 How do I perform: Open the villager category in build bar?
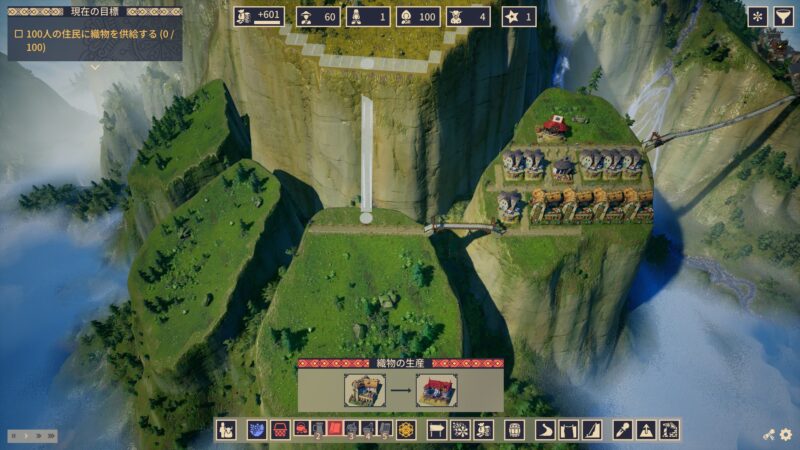coord(226,430)
